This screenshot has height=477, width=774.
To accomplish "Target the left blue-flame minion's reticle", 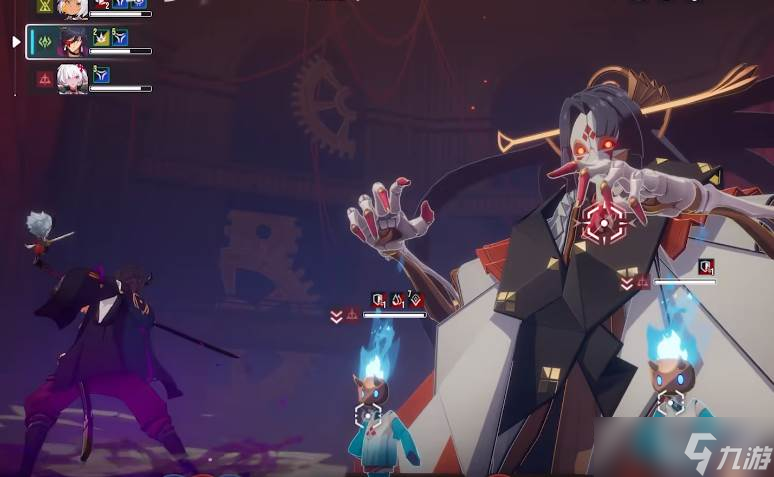I will pyautogui.click(x=368, y=415).
